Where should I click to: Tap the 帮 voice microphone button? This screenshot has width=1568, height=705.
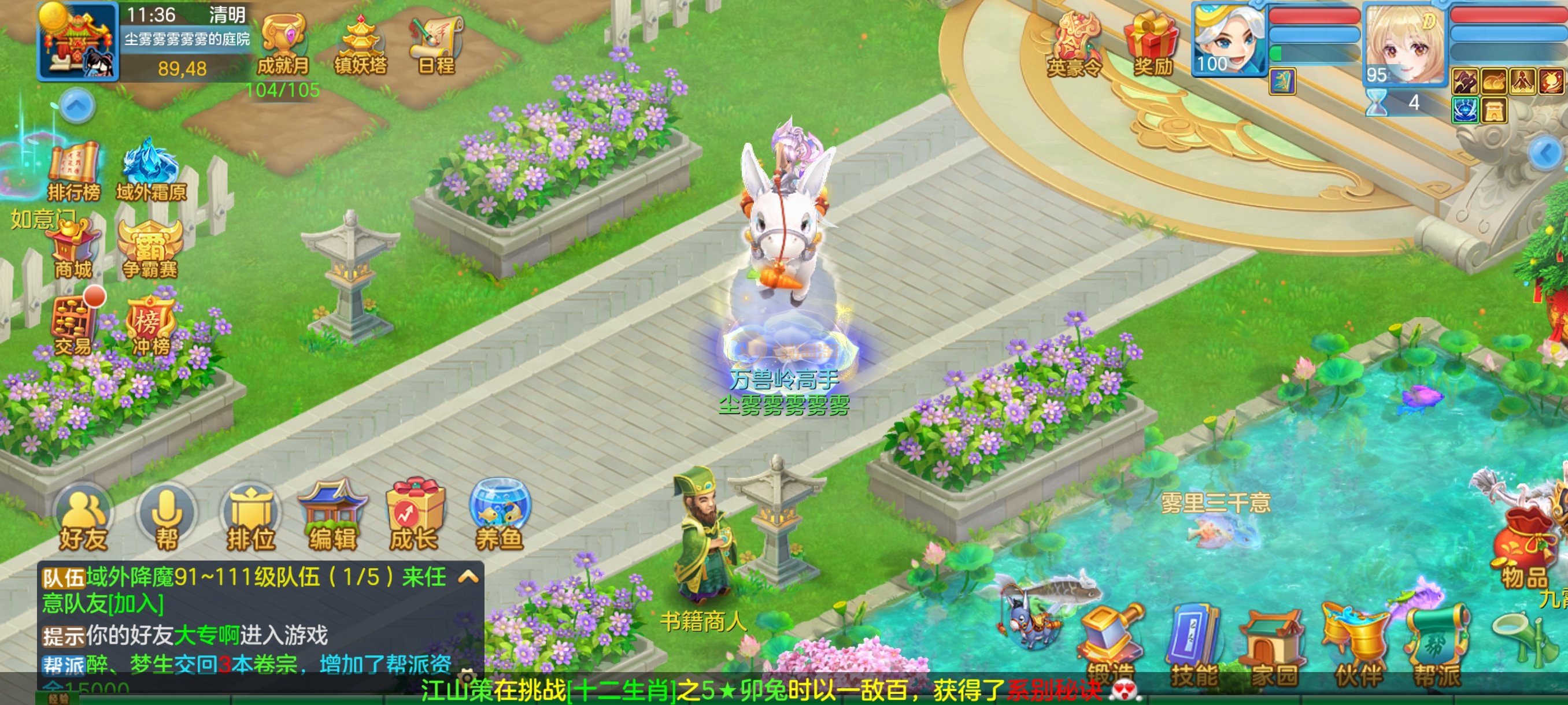coord(165,520)
